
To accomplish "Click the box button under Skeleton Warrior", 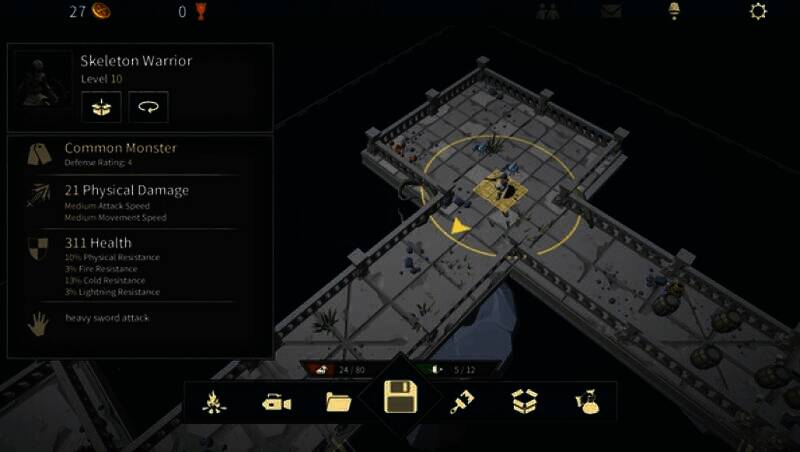I will (101, 106).
